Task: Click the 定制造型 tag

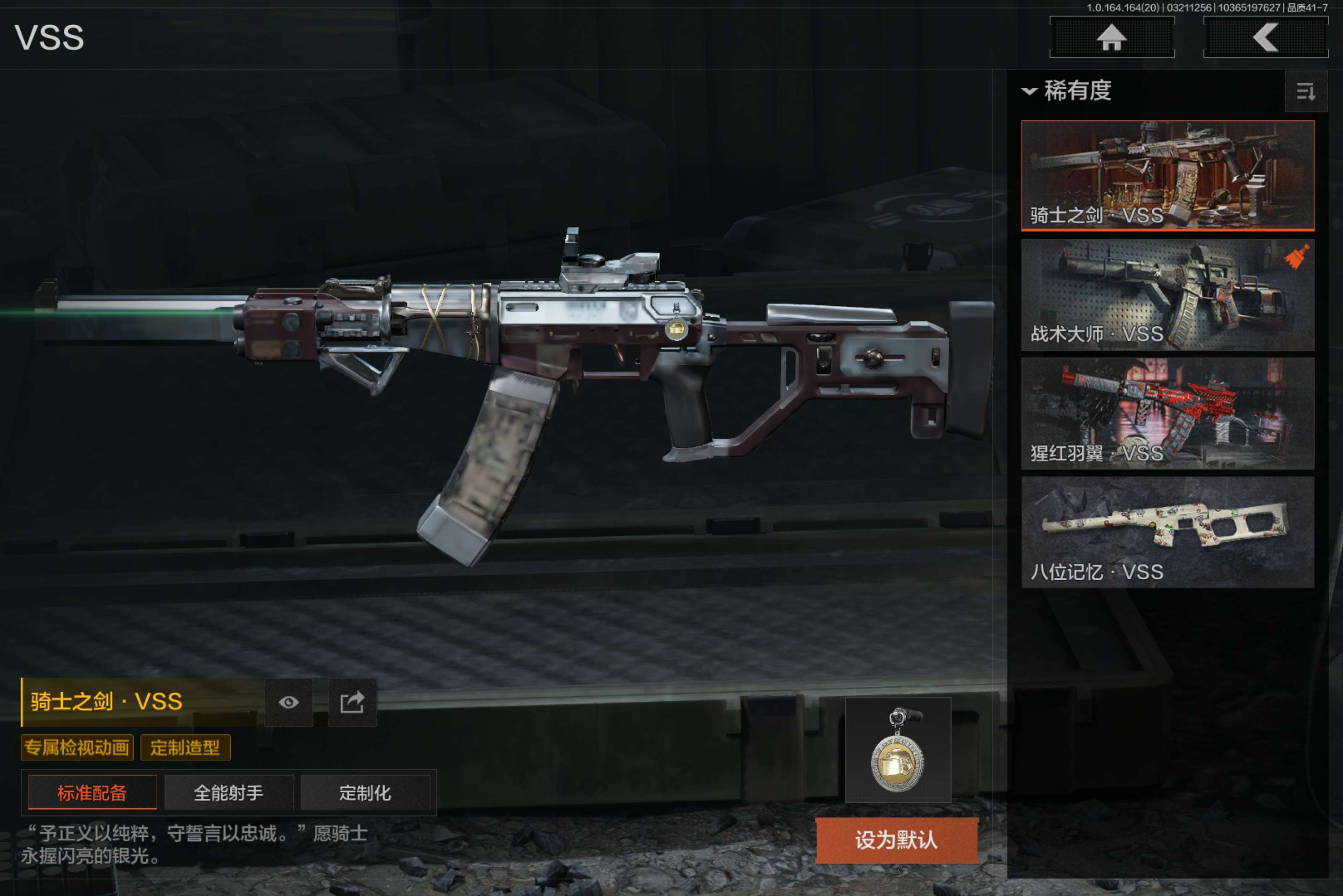Action: (185, 748)
